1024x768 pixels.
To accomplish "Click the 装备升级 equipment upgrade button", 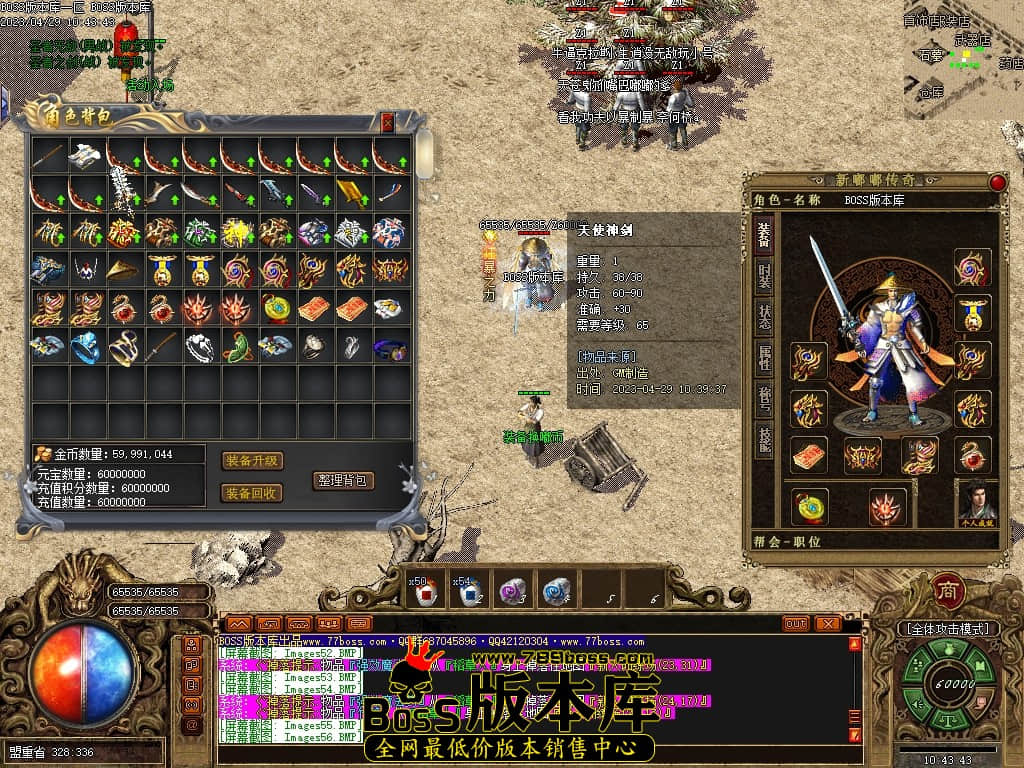I will (x=252, y=461).
